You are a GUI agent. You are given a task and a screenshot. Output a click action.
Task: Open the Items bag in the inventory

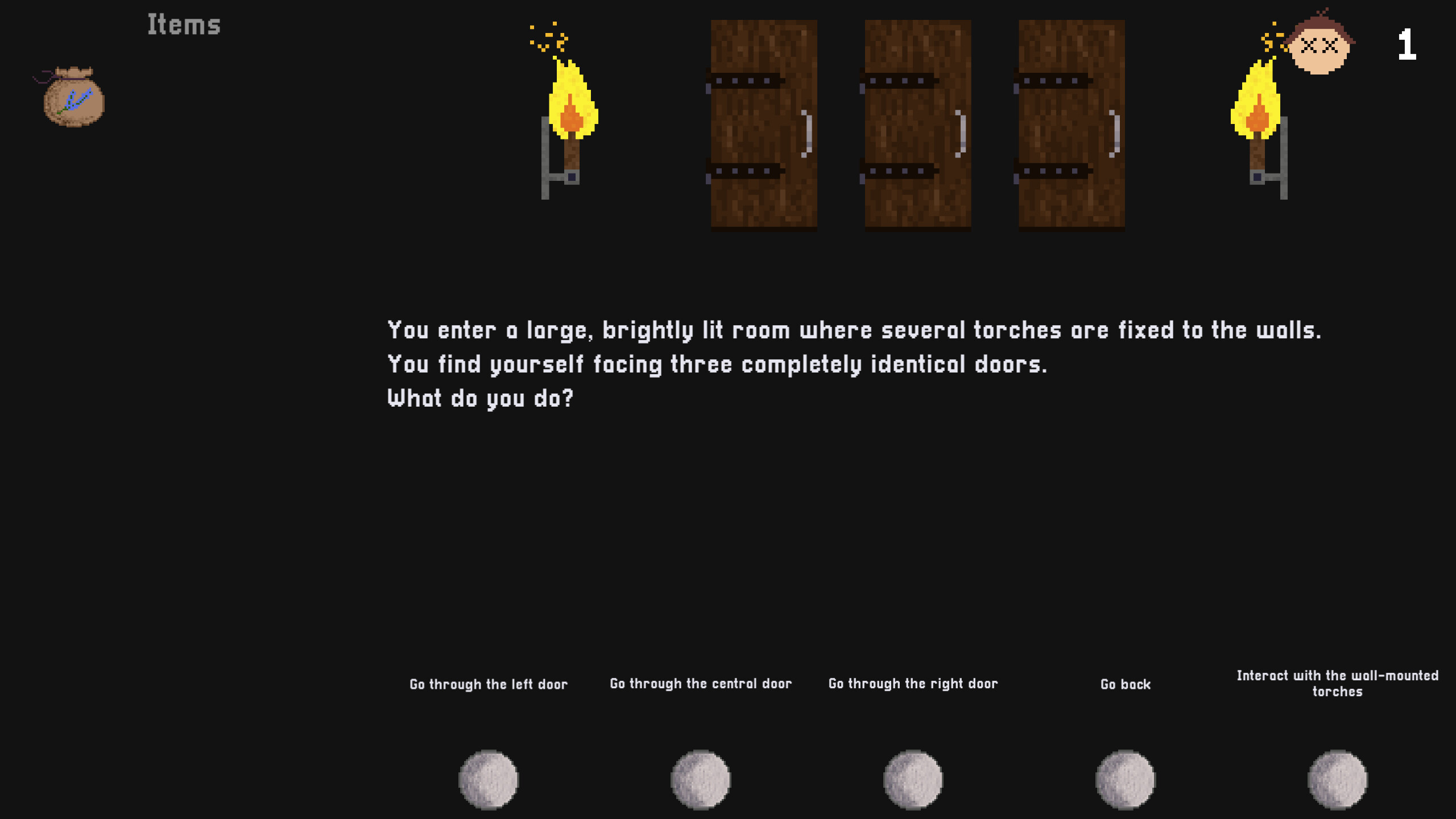pyautogui.click(x=73, y=97)
